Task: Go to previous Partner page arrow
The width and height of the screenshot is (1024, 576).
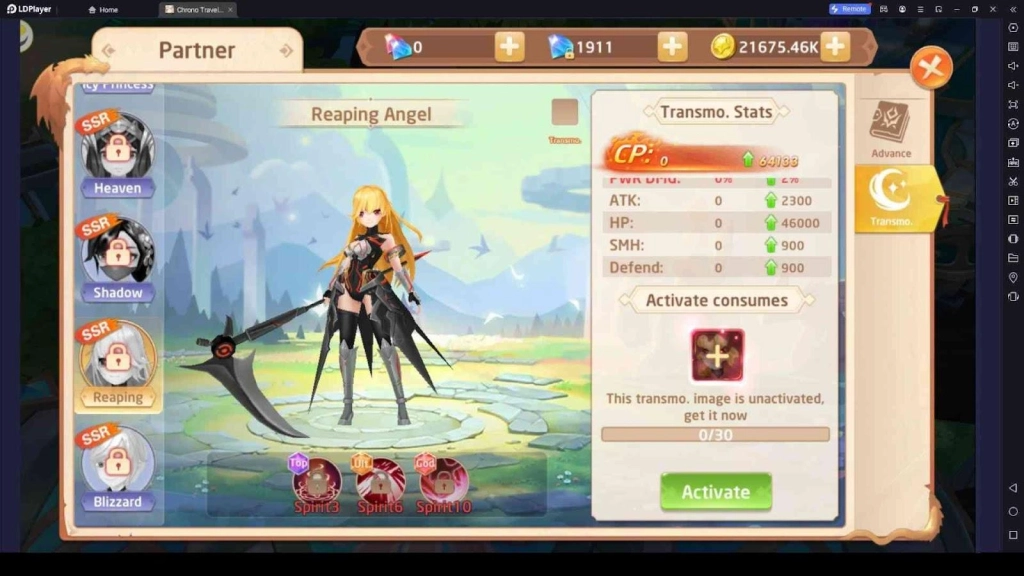Action: [x=108, y=50]
